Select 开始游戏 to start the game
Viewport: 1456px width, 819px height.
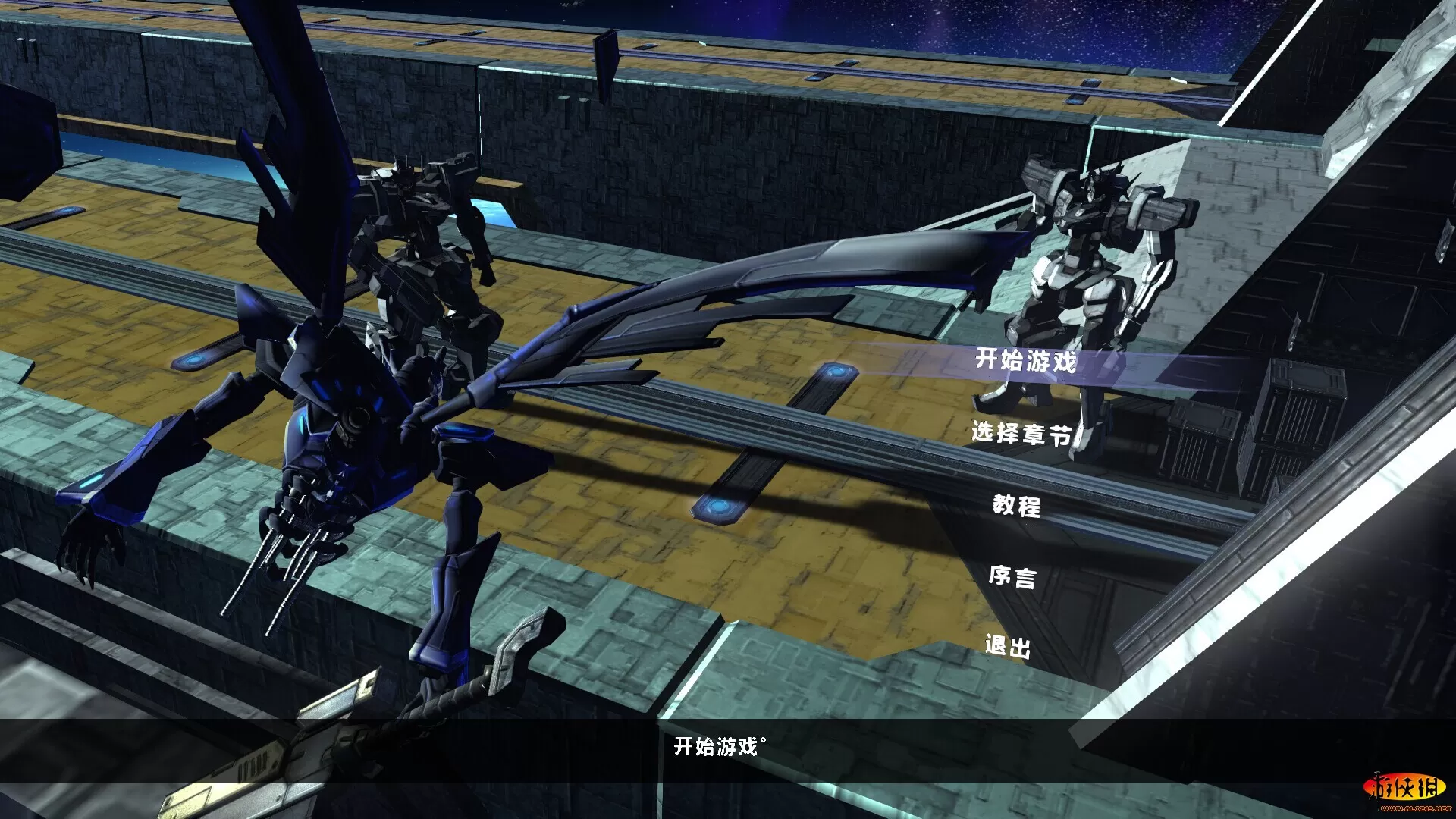(1025, 360)
